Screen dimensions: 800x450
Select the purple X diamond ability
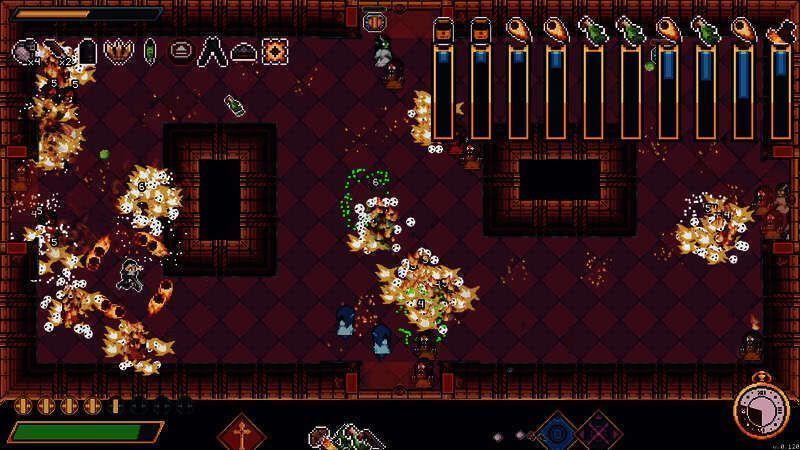[x=597, y=435]
